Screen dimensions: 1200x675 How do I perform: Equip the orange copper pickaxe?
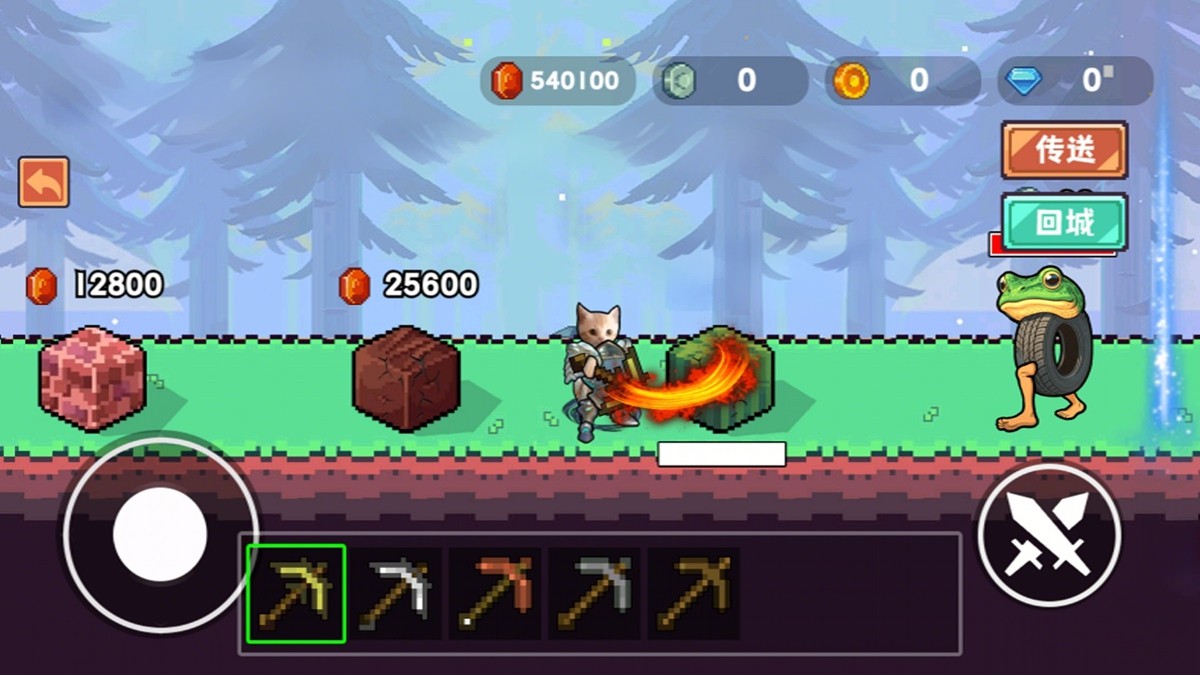[x=495, y=594]
